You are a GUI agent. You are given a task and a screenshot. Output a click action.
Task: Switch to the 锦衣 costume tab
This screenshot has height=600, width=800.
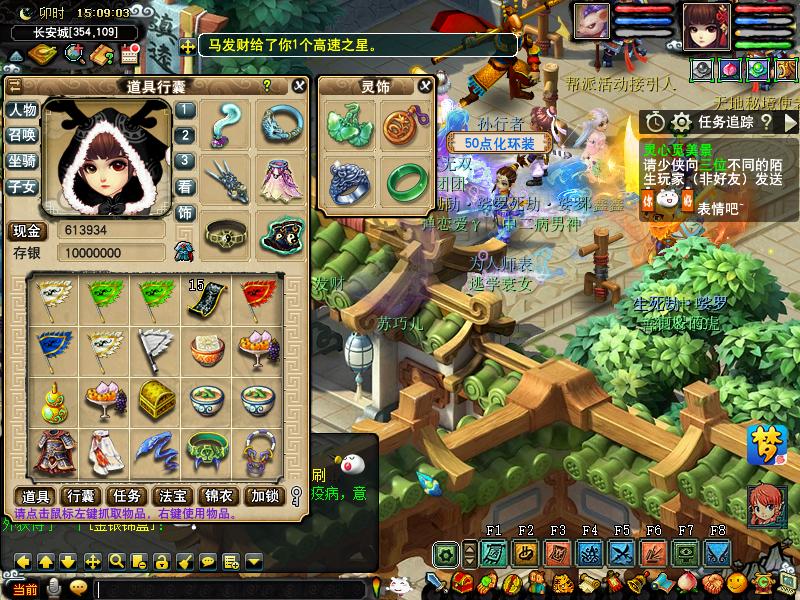219,495
